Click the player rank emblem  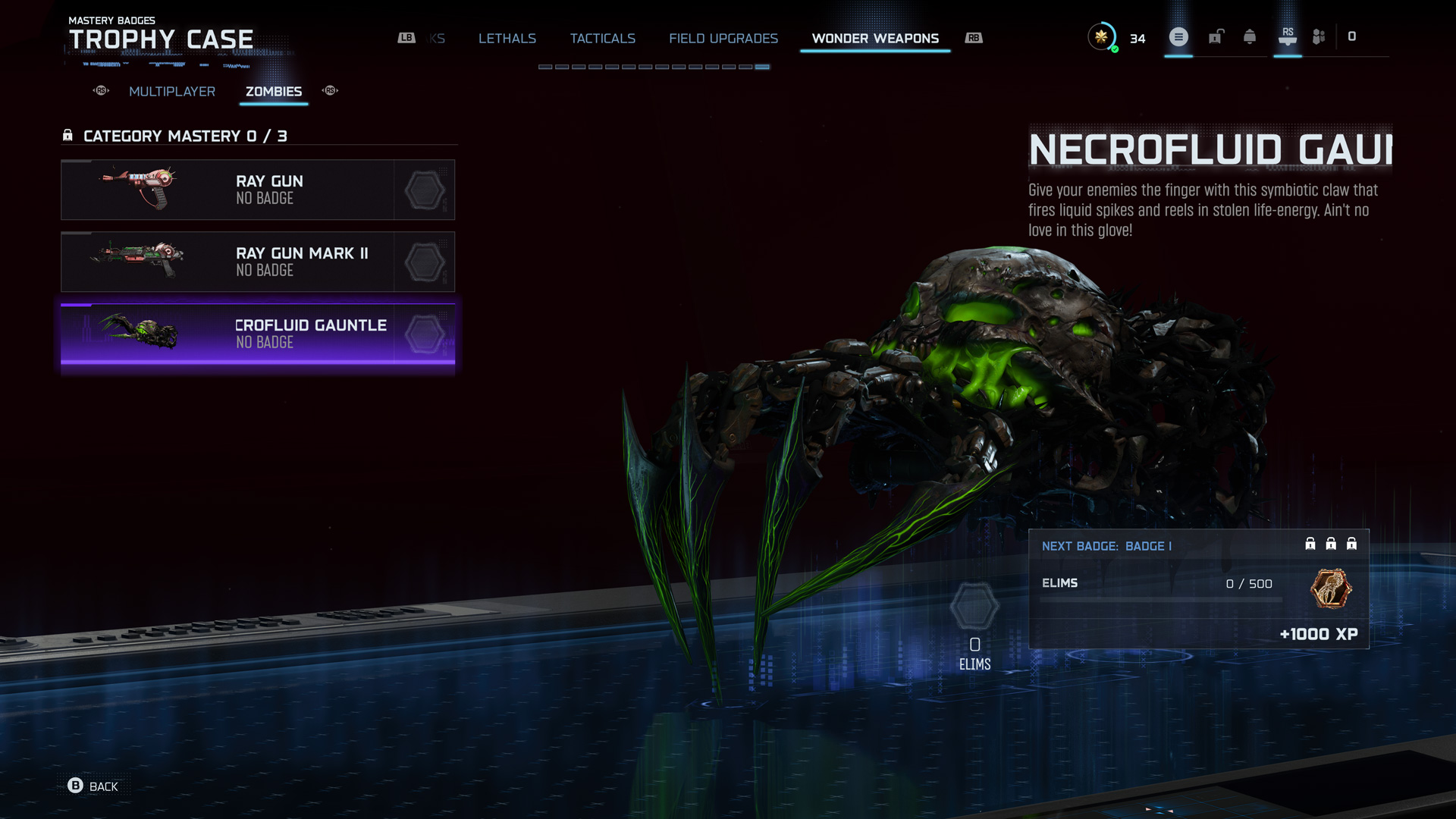tap(1101, 36)
